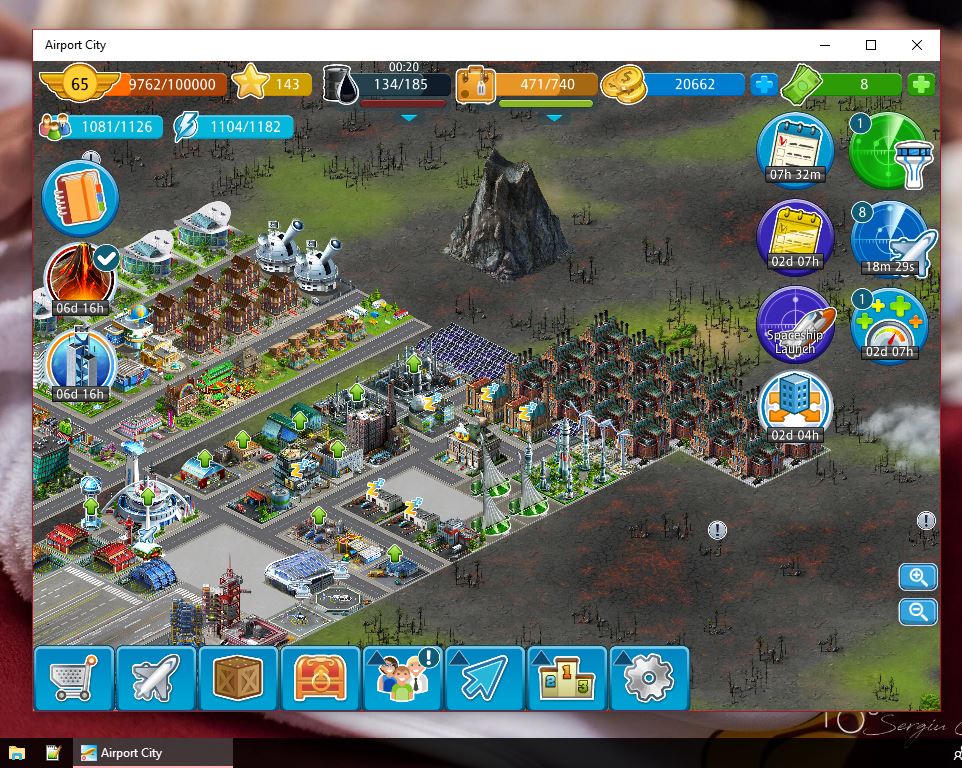The height and width of the screenshot is (768, 962).
Task: Open the space shuttle radar icon
Action: [890, 240]
